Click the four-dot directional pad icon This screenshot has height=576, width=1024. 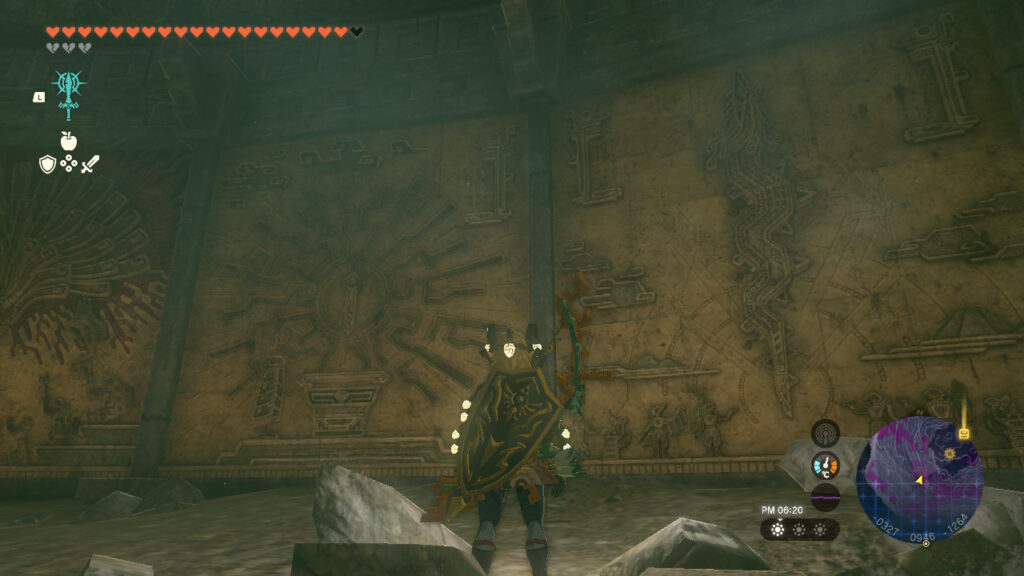[x=68, y=164]
